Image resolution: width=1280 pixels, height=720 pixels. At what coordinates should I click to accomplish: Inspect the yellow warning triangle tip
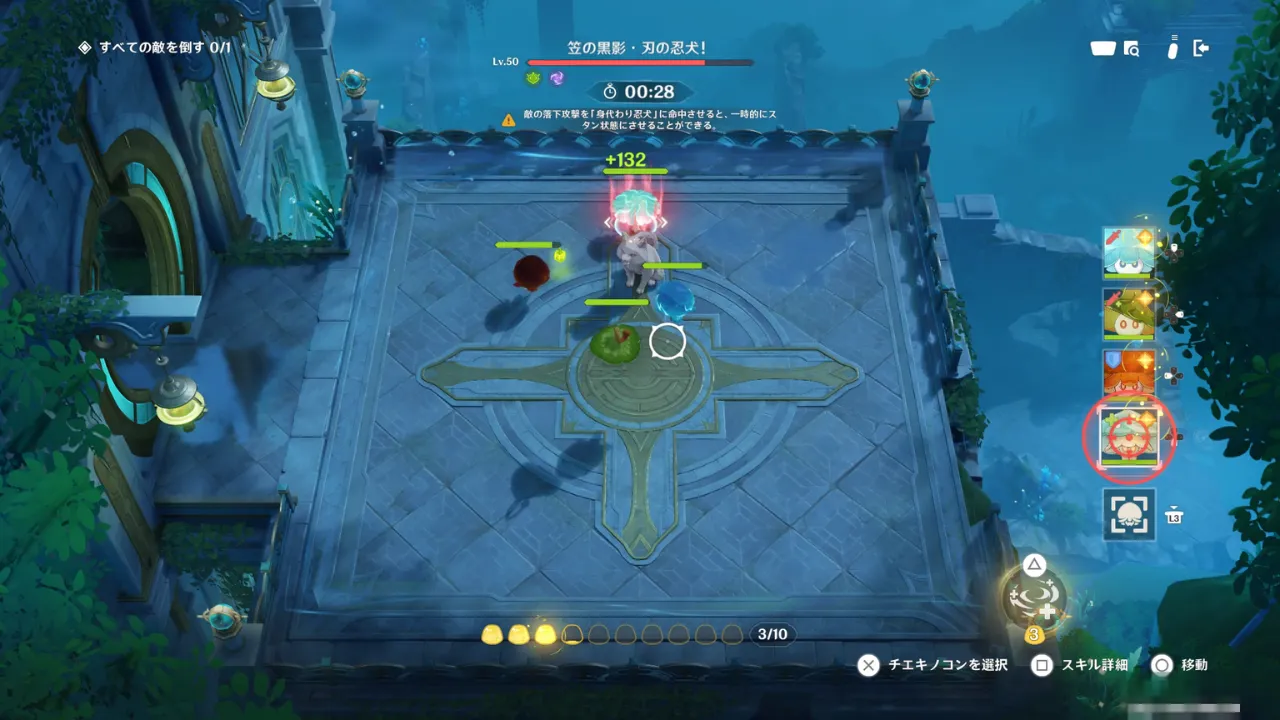point(509,119)
